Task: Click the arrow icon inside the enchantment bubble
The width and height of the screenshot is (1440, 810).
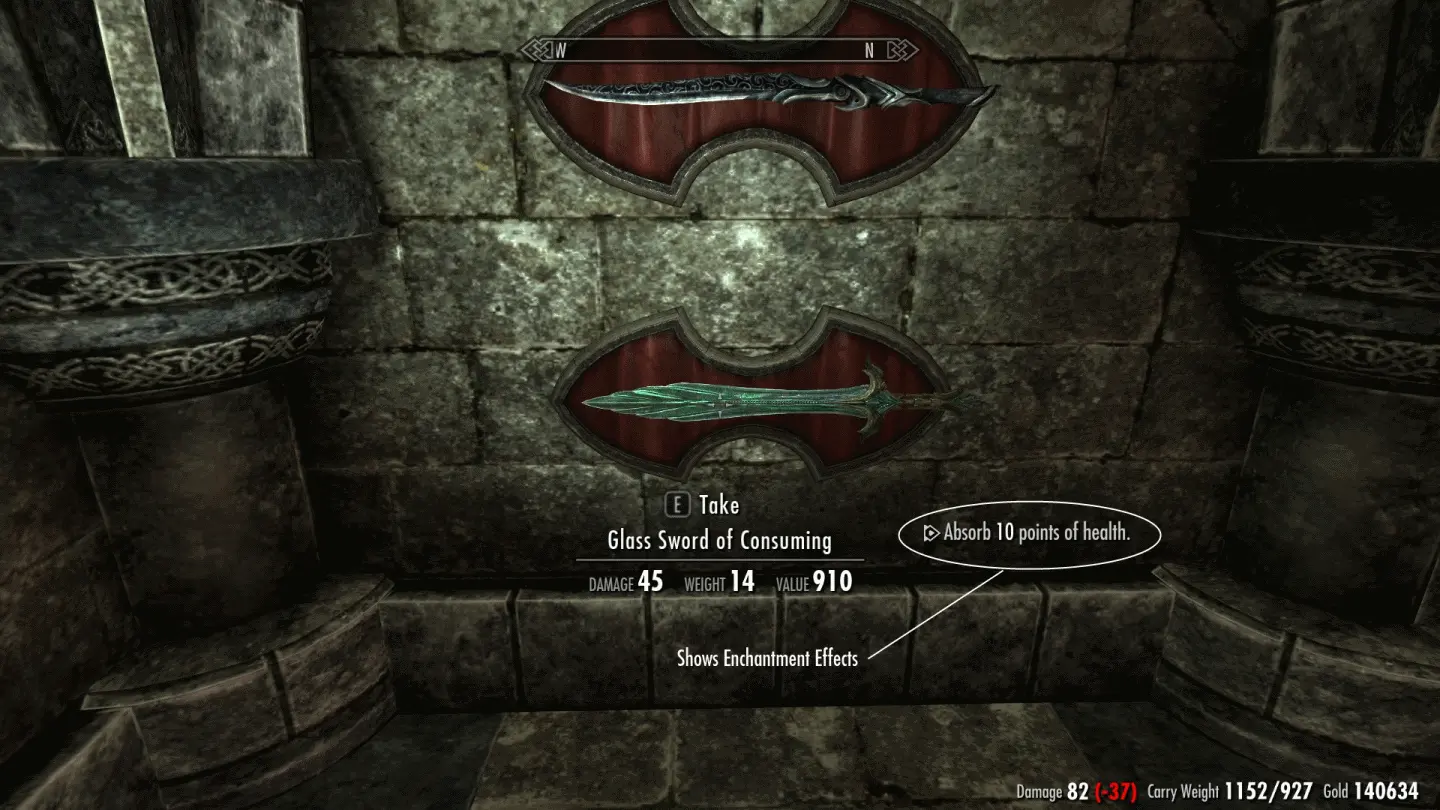Action: (x=930, y=533)
